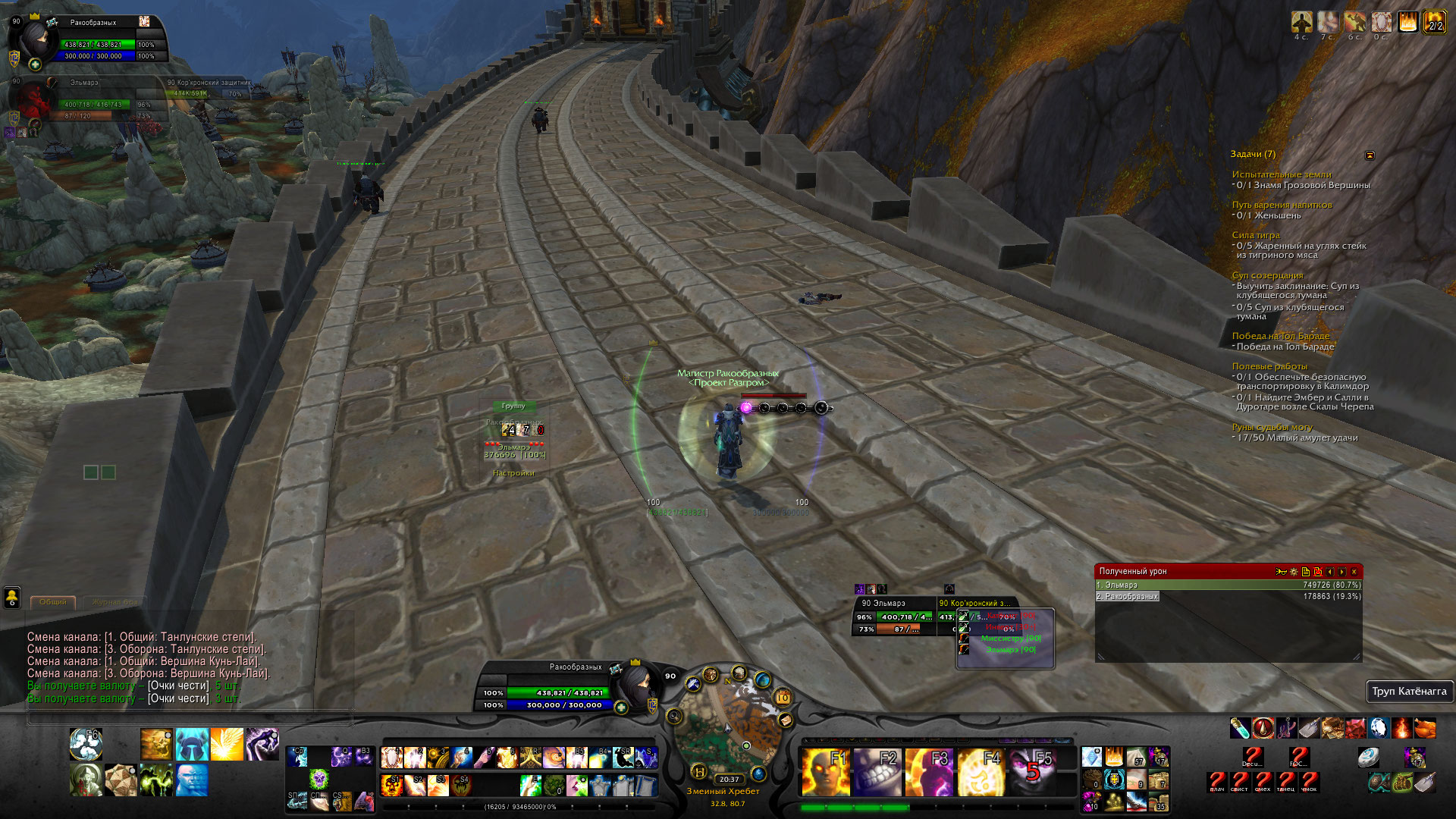This screenshot has height=819, width=1456.
Task: Click the танец dance emote macro
Action: [1286, 781]
